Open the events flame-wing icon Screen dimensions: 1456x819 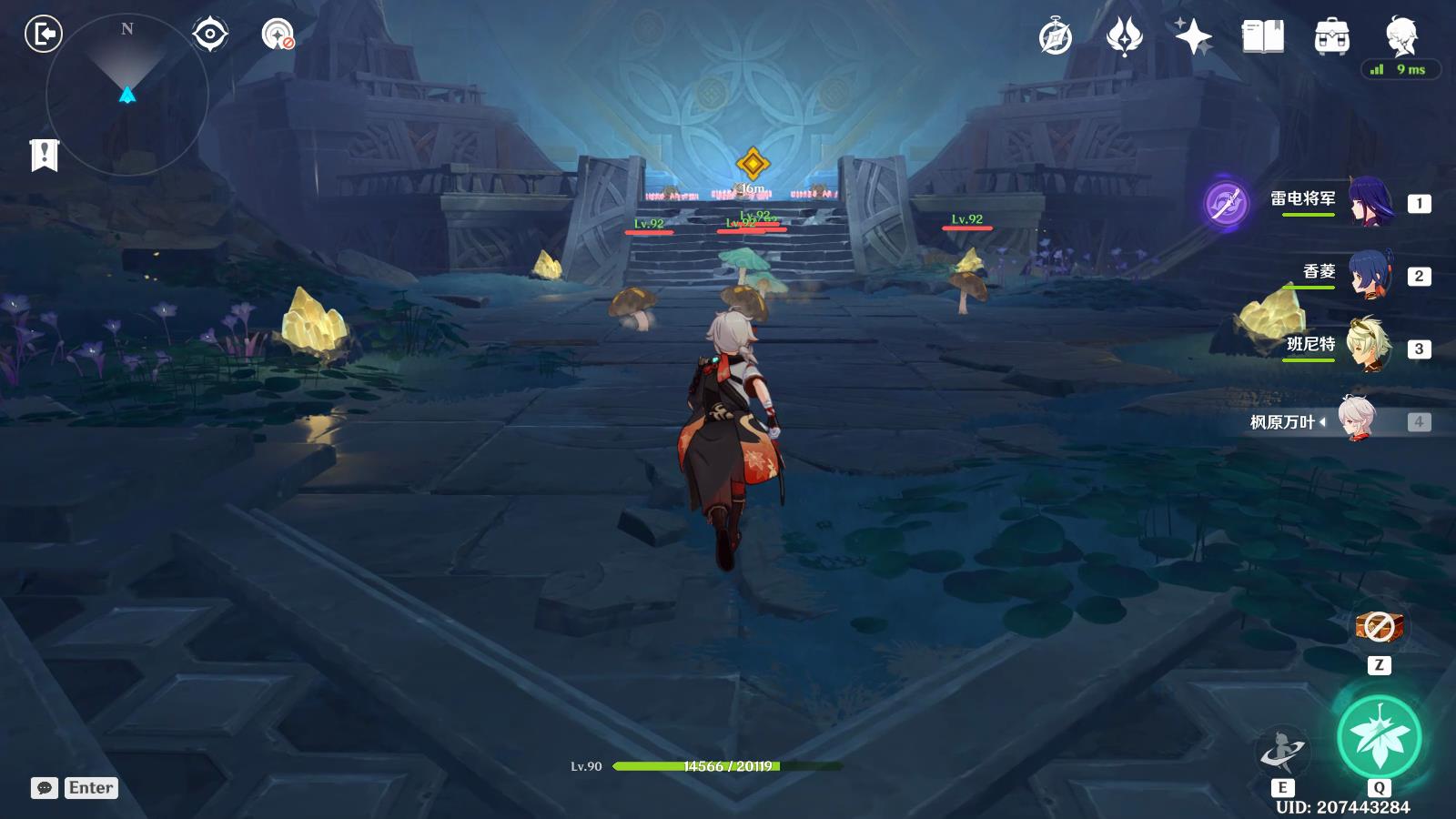click(1124, 37)
